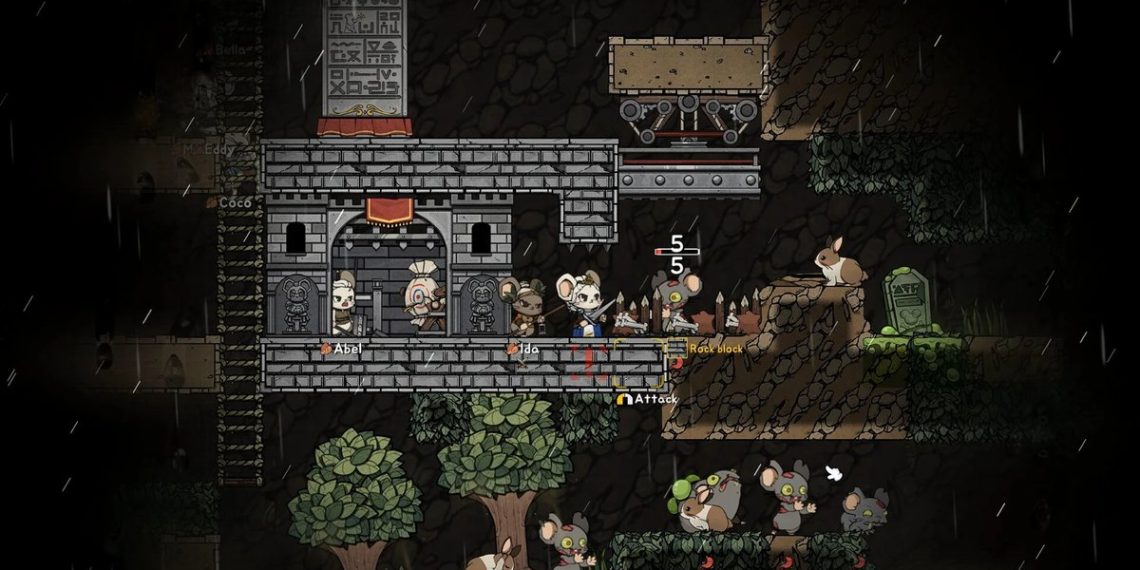
Task: Click the highlighted Rock block tile
Action: [x=640, y=363]
